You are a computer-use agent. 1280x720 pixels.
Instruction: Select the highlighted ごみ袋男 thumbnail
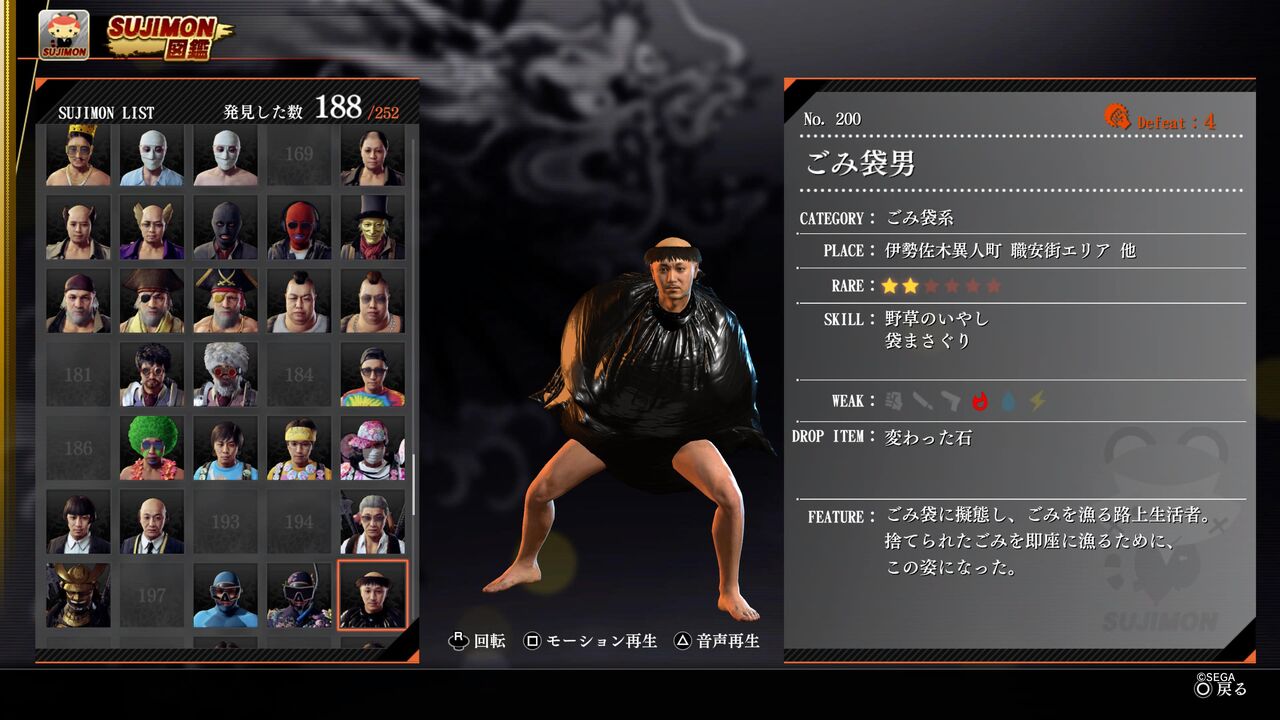[x=375, y=595]
